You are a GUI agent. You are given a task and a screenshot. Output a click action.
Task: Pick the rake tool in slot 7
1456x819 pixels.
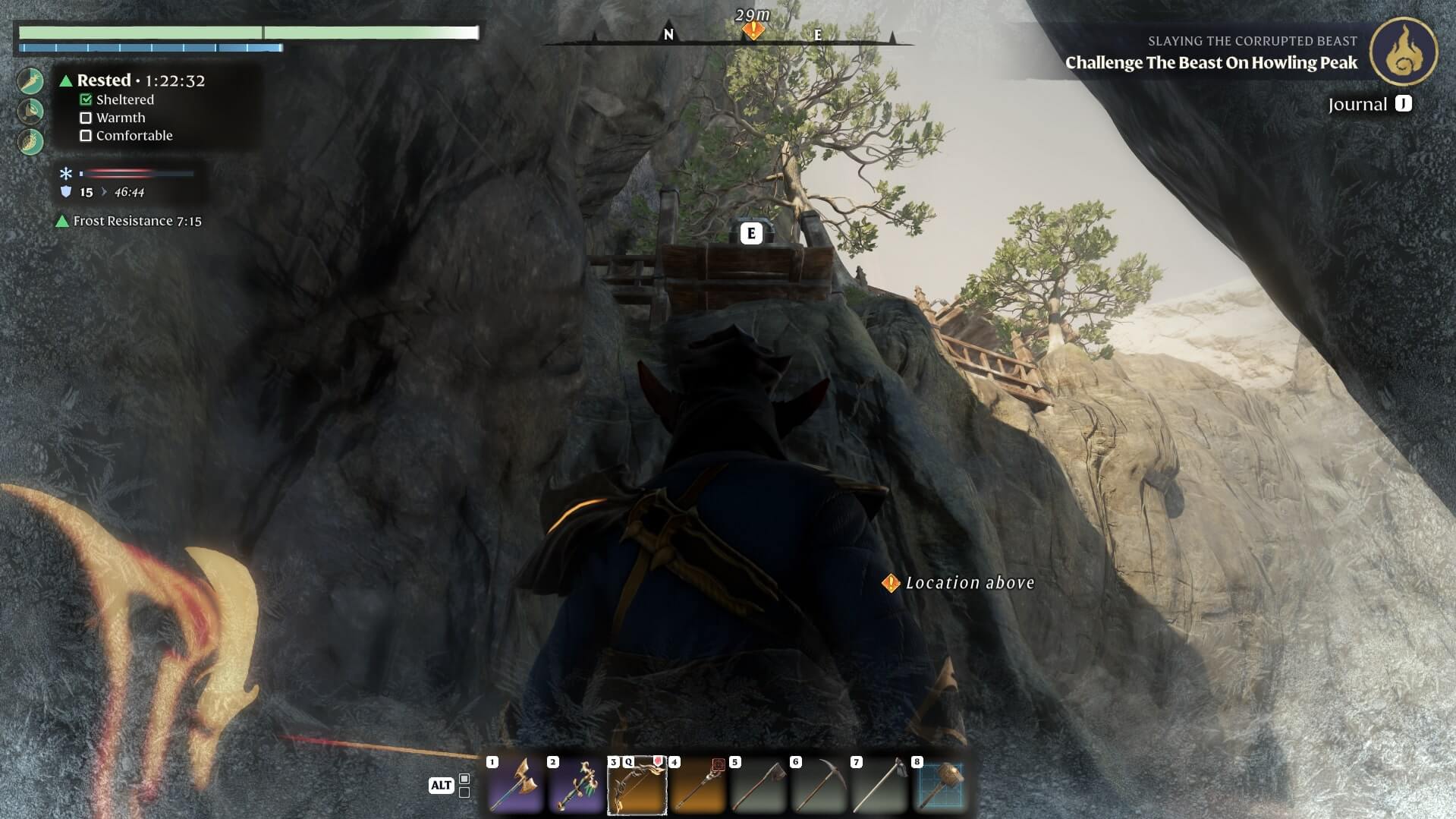[879, 786]
